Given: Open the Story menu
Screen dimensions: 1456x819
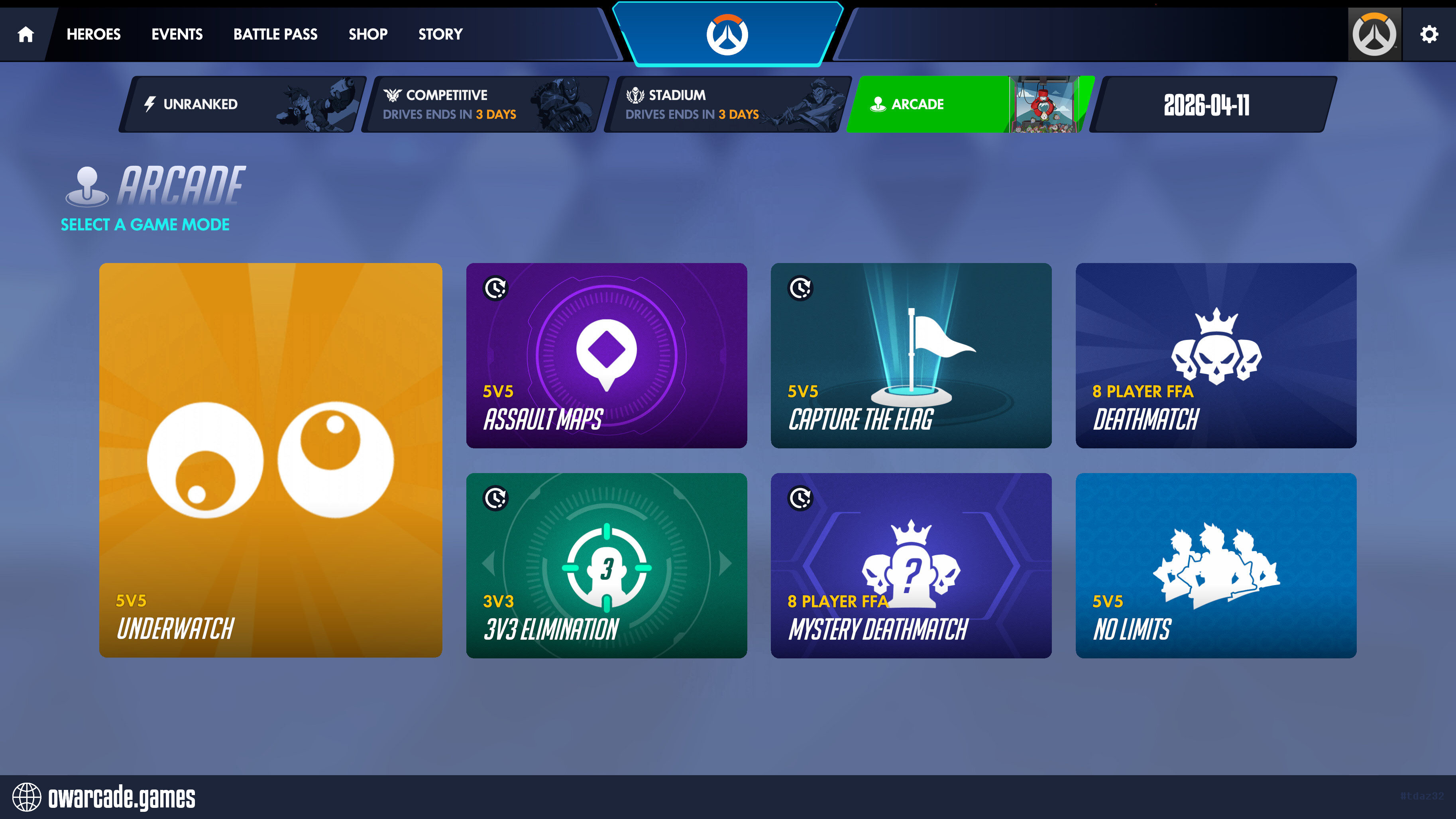Looking at the screenshot, I should click(440, 35).
